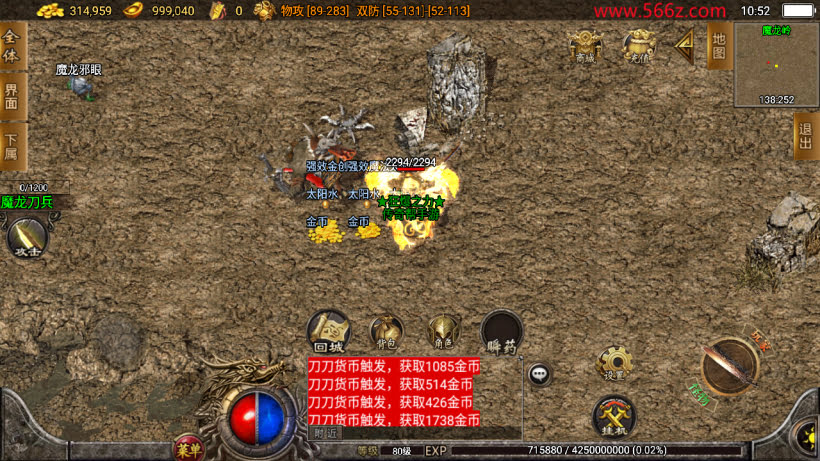This screenshot has height=461, width=820.
Task: Open the chat speech bubble button
Action: click(x=540, y=374)
